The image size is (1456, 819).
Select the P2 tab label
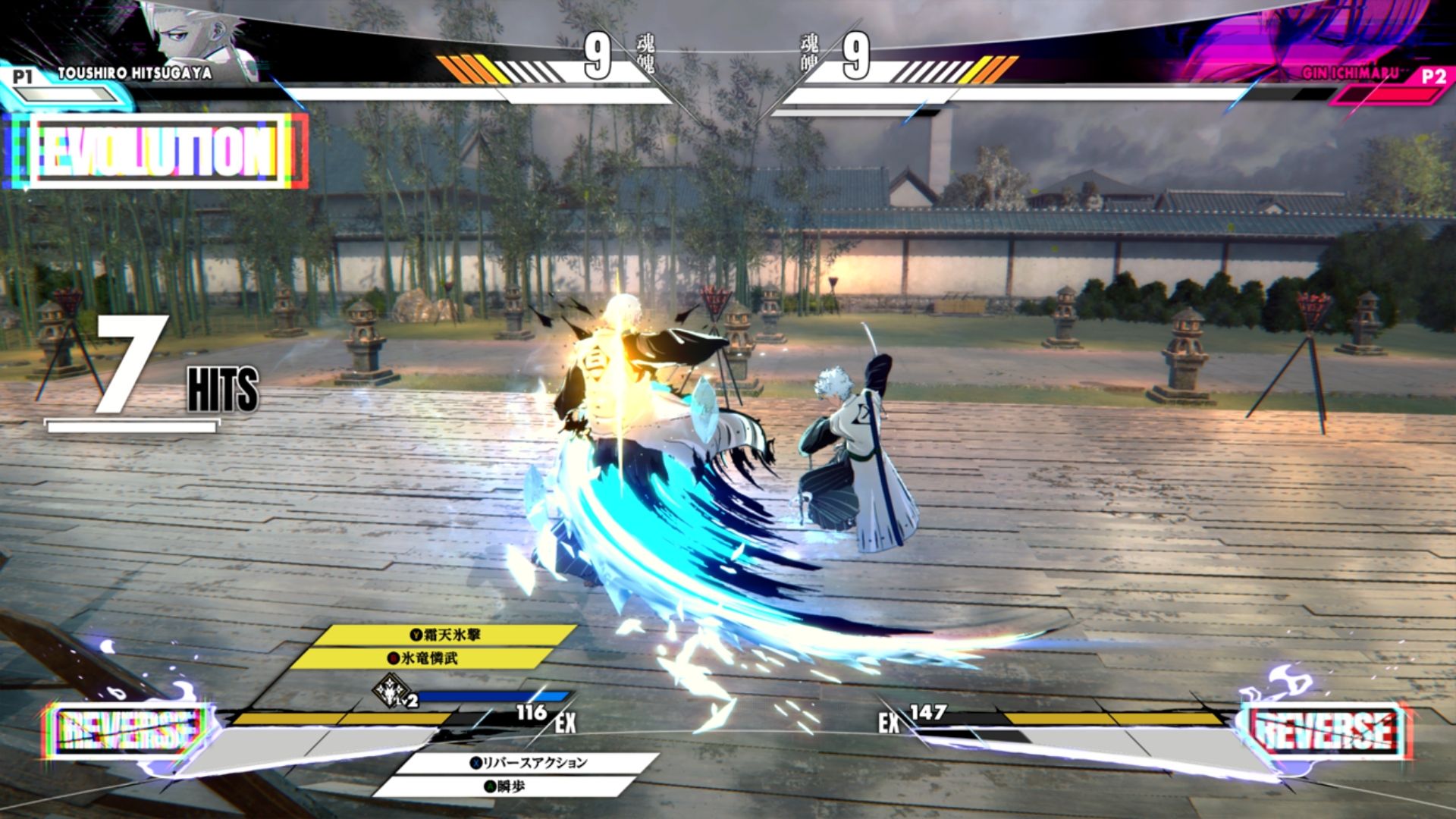click(x=1436, y=75)
